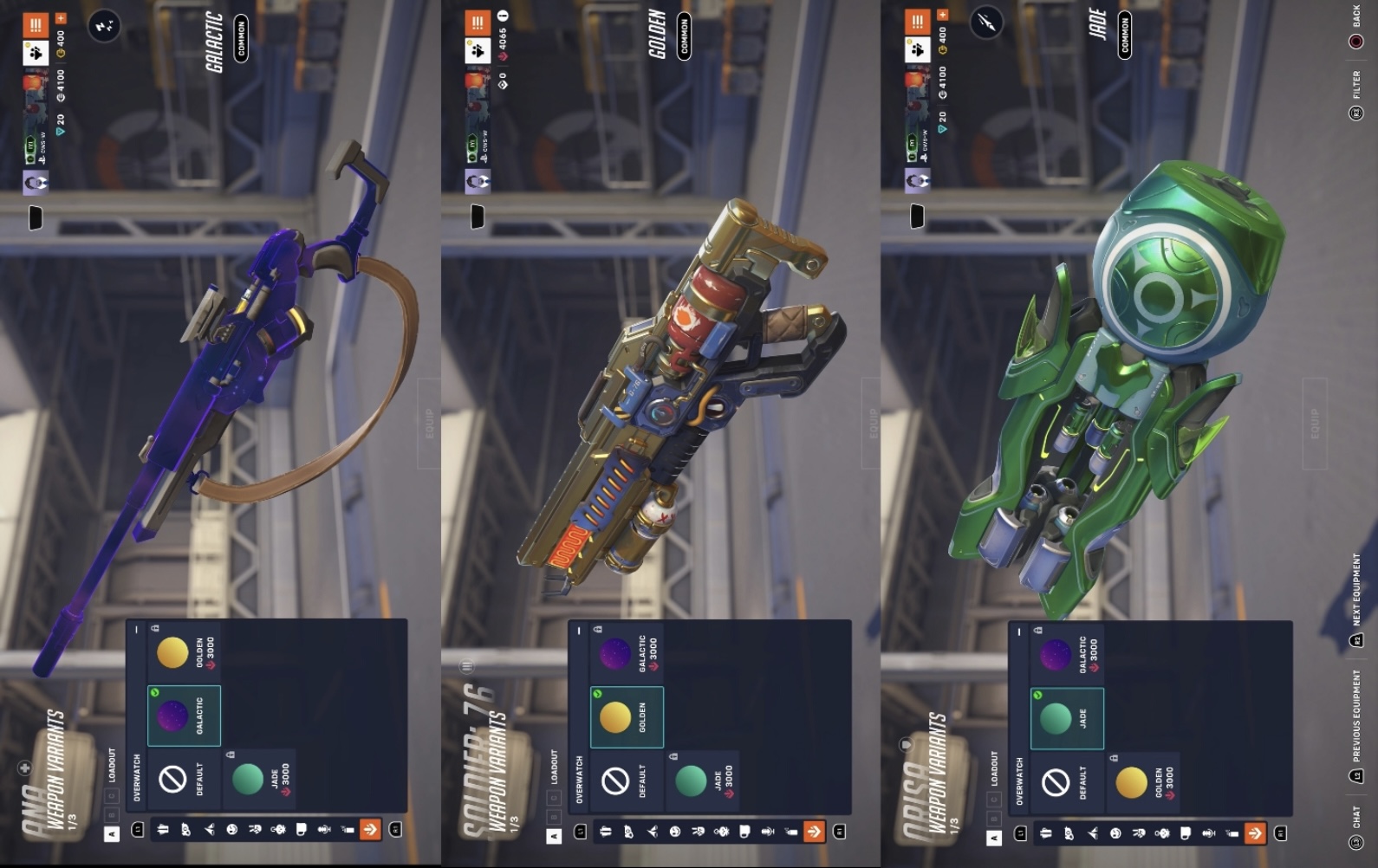1378x868 pixels.
Task: Open the orange menu icon in Orisa's panel
Action: click(917, 22)
